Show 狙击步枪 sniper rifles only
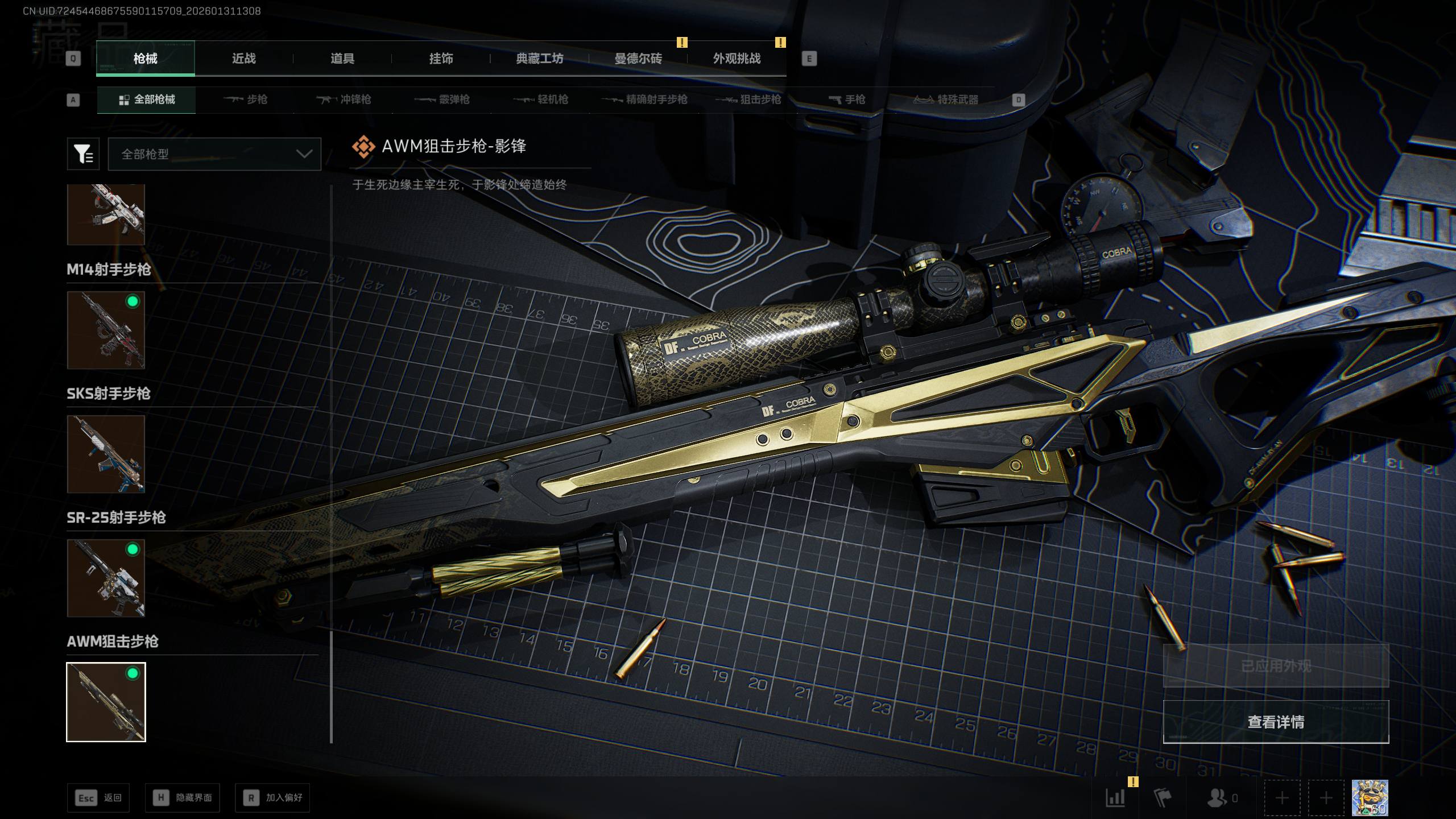The height and width of the screenshot is (819, 1456). click(x=748, y=100)
